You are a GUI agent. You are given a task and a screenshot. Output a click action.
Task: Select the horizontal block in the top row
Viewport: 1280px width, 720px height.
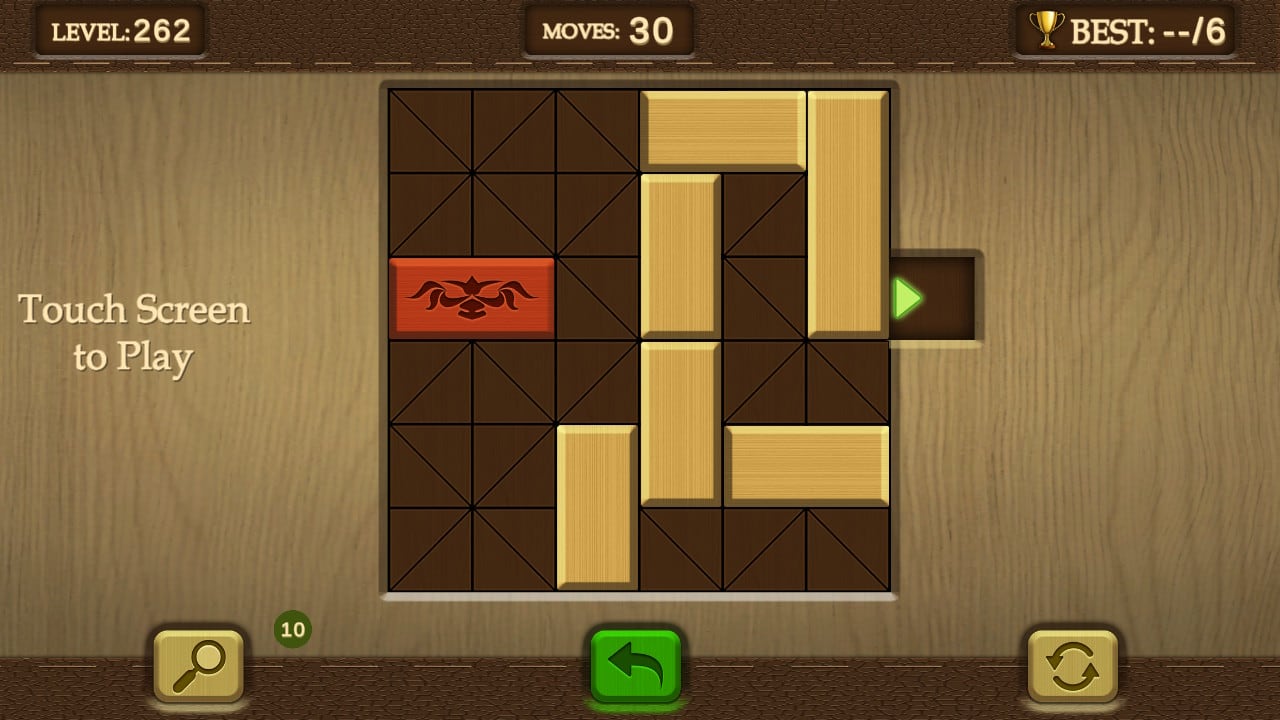point(722,130)
